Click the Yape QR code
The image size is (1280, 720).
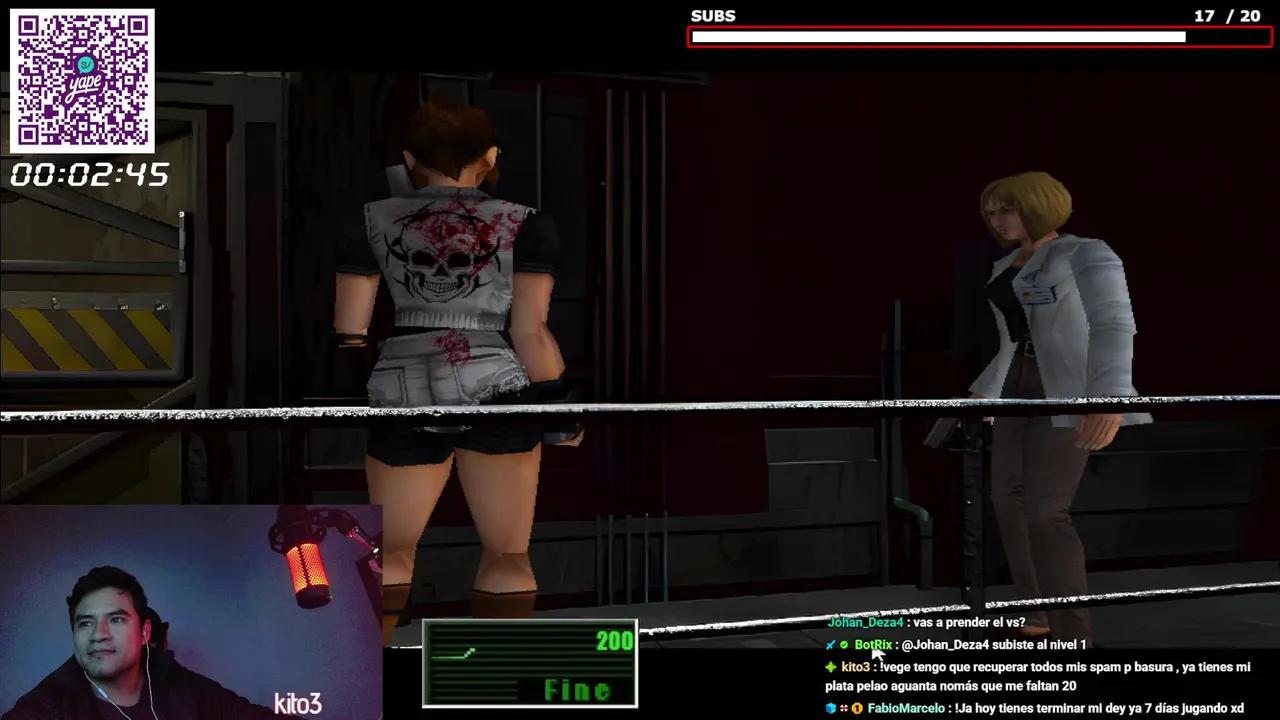[x=82, y=82]
